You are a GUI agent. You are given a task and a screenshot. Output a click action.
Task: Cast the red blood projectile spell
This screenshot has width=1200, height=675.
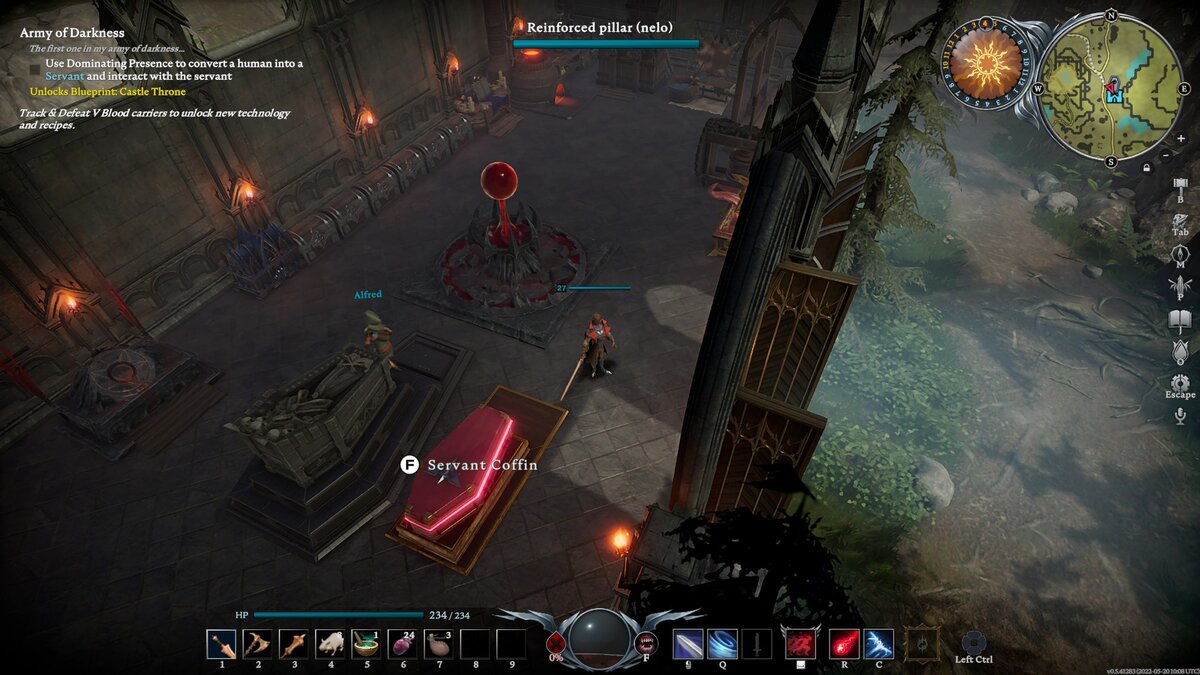tap(844, 644)
